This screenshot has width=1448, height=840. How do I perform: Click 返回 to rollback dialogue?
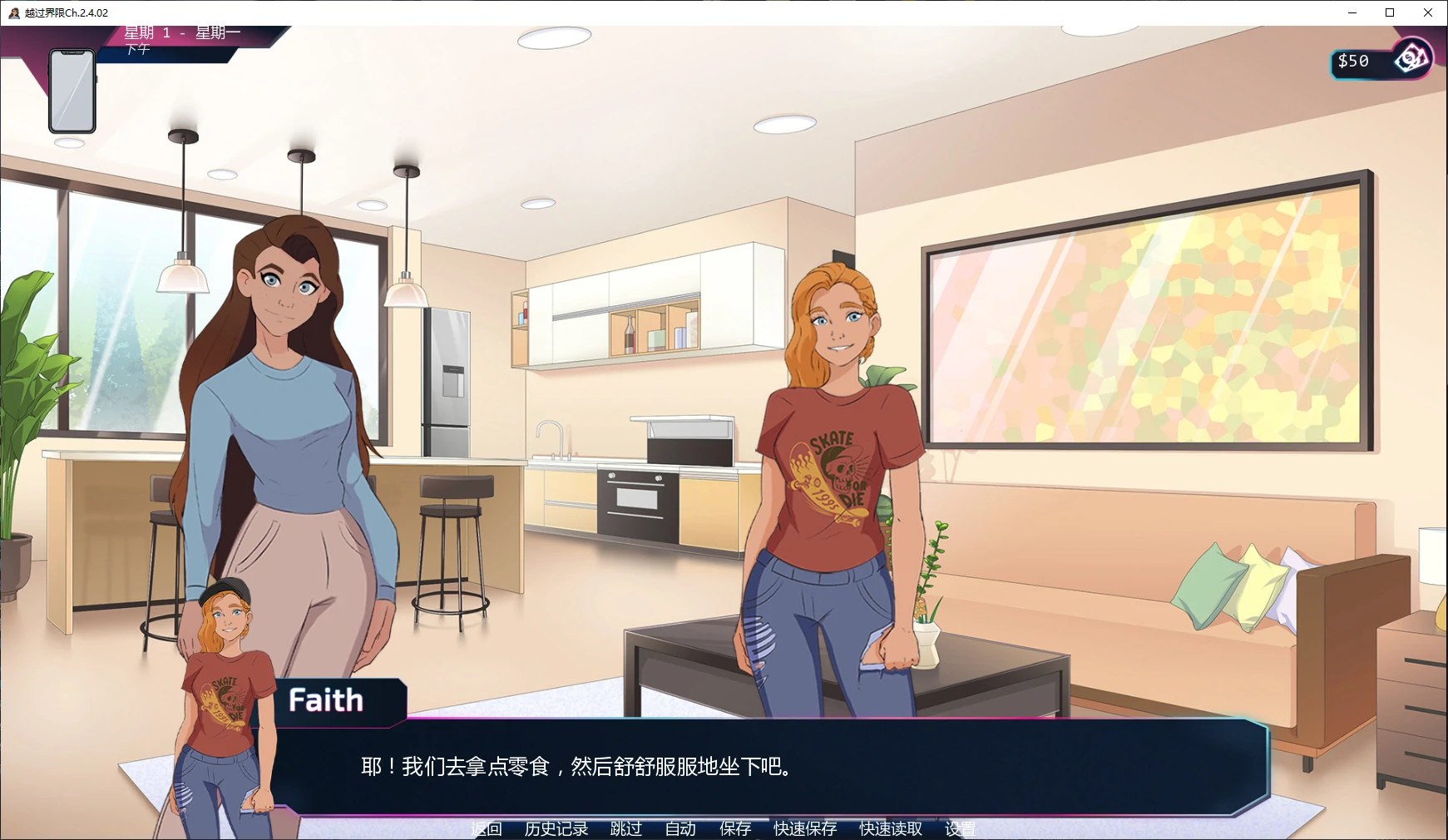[x=486, y=828]
